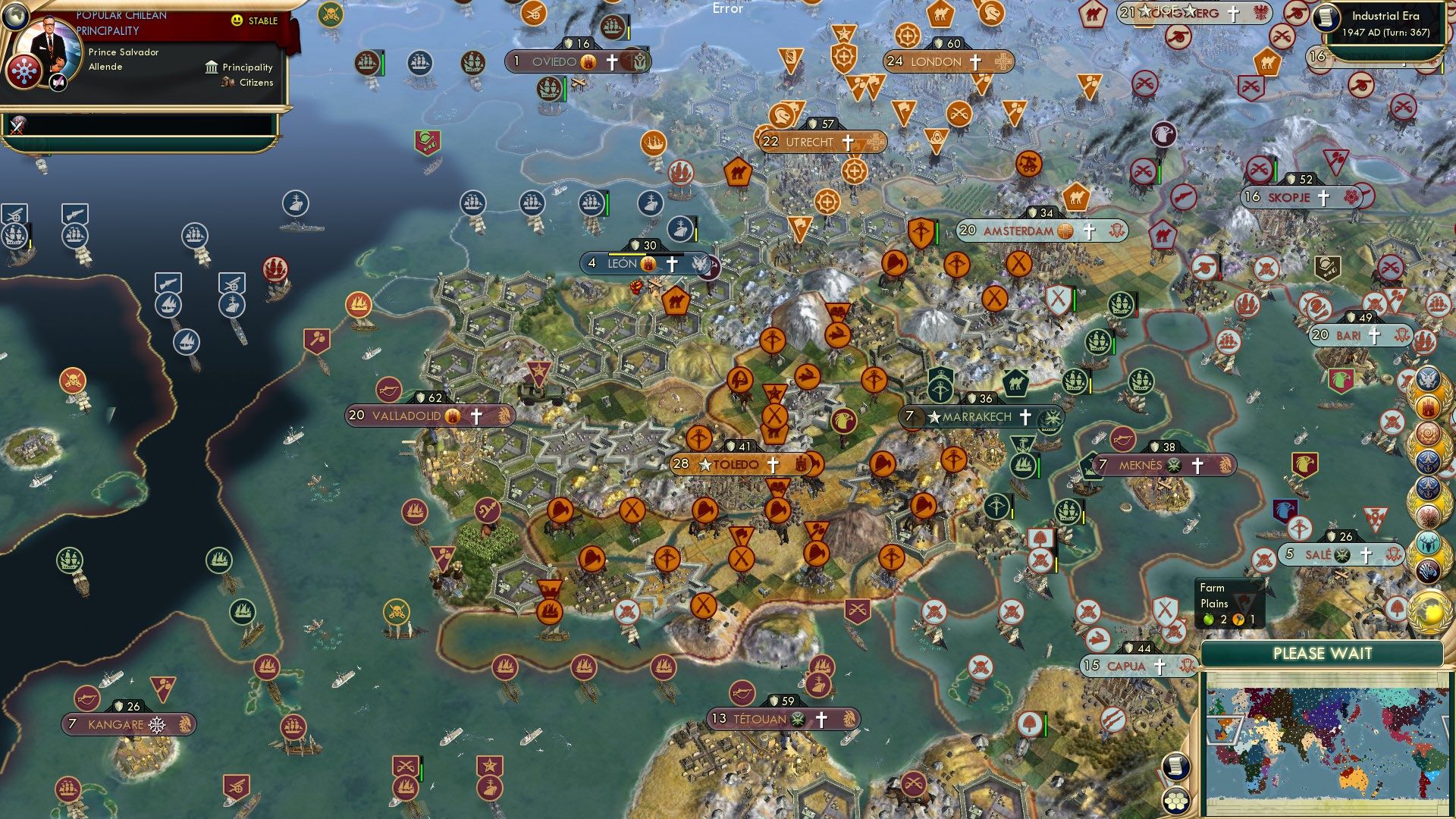Open the diplomacy globe in the top-left corner
Image resolution: width=1456 pixels, height=819 pixels.
coord(15,17)
